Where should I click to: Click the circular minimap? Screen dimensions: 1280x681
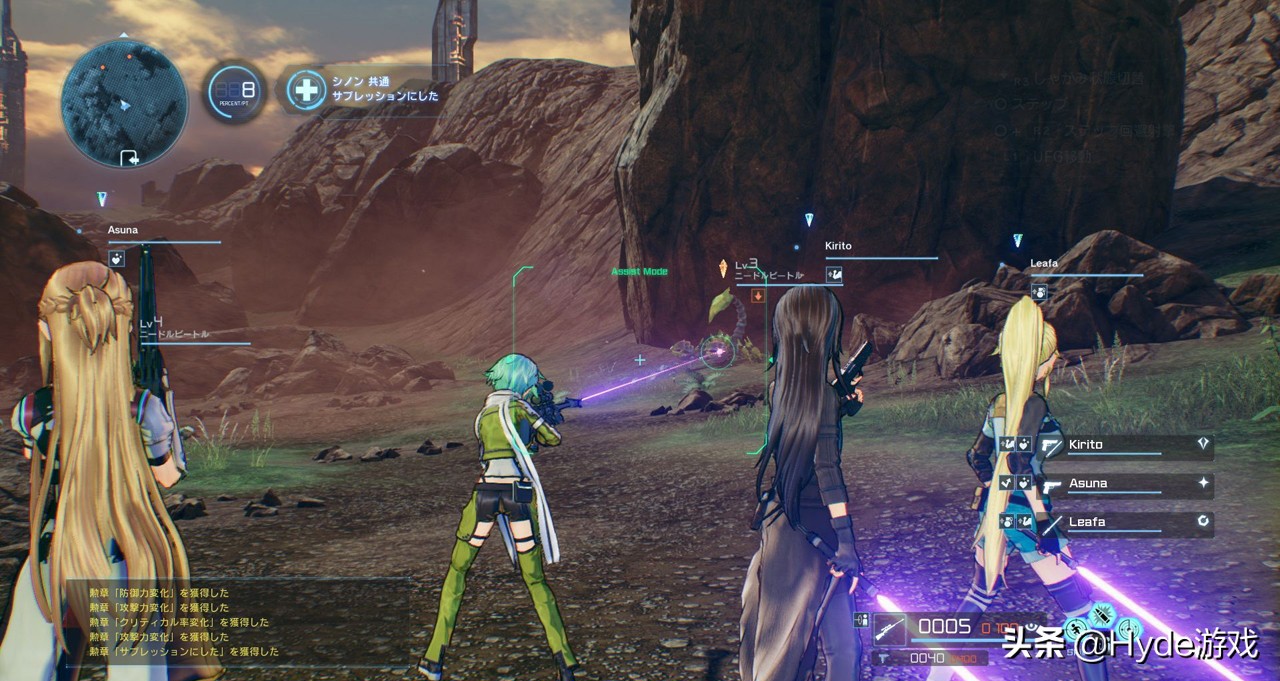point(123,101)
